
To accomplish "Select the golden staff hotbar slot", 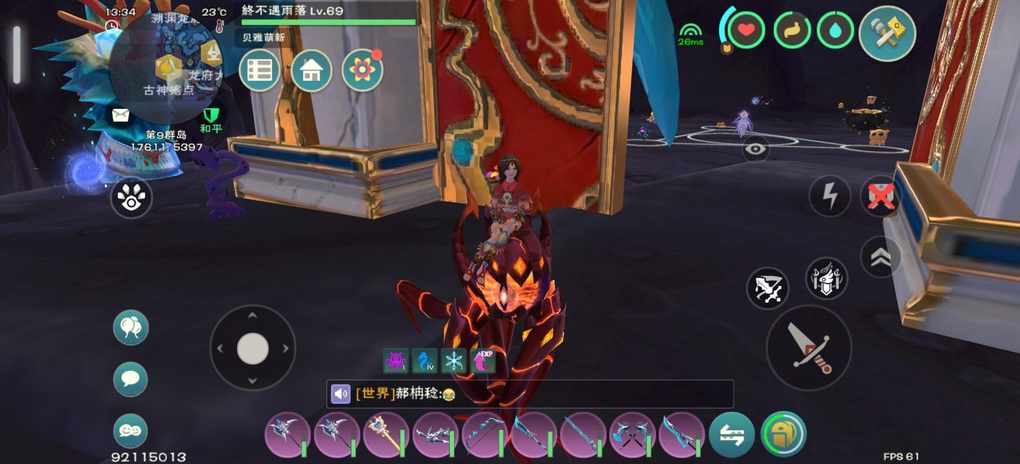I will click(385, 436).
